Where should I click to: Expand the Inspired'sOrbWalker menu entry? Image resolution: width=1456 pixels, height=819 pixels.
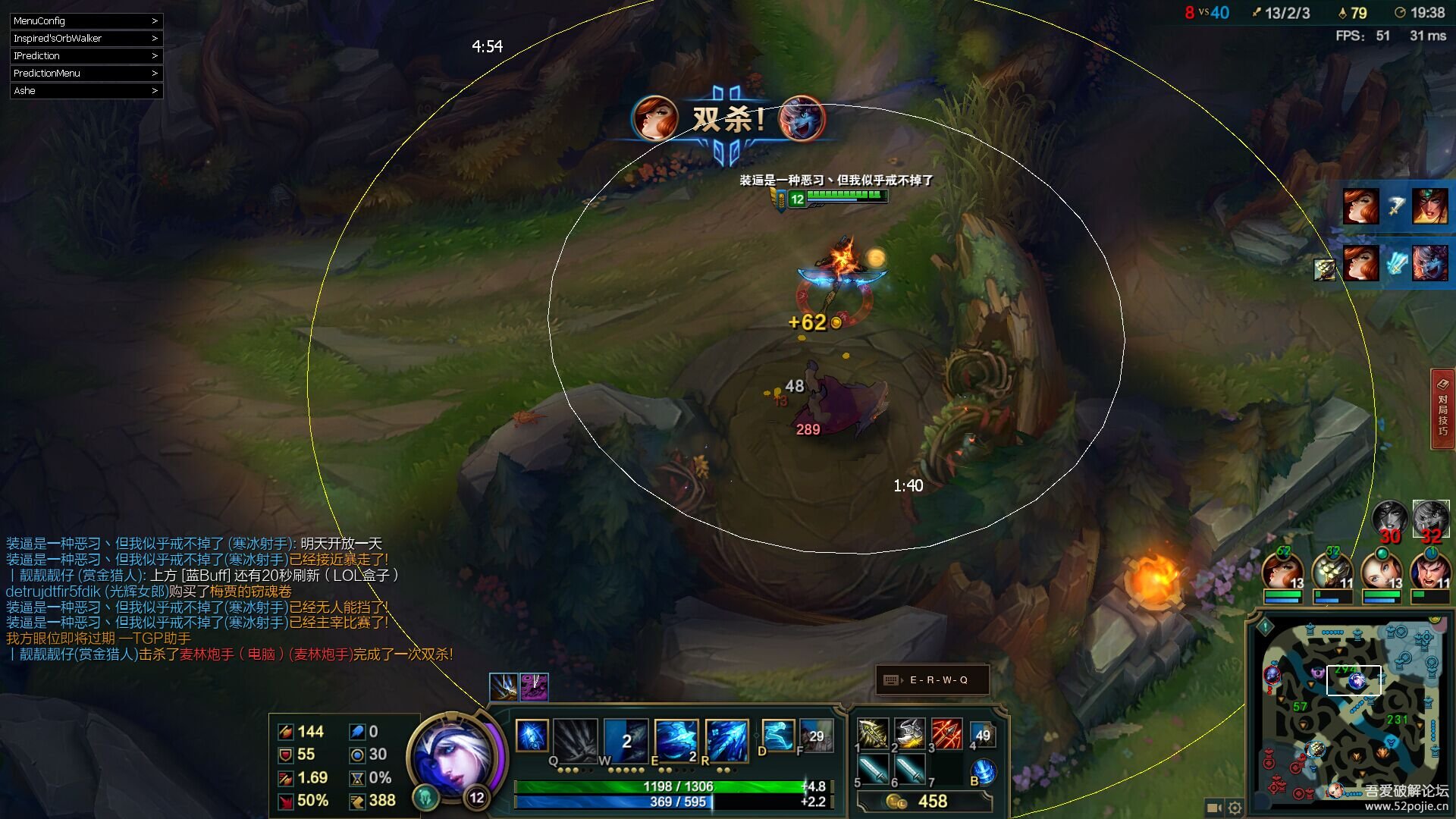(86, 39)
